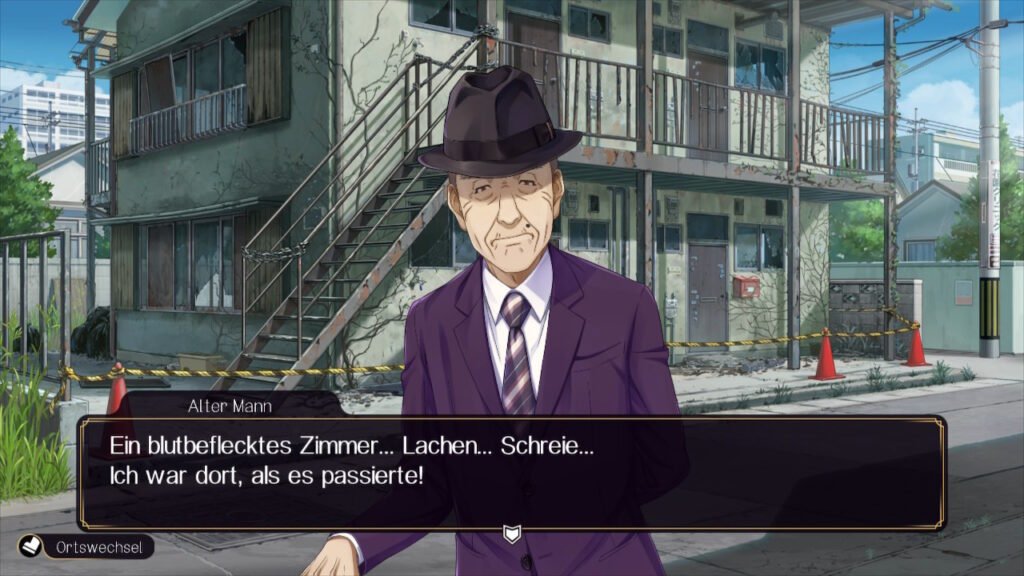The height and width of the screenshot is (576, 1024).
Task: Click the dialogue advance arrow indicator
Action: [512, 534]
